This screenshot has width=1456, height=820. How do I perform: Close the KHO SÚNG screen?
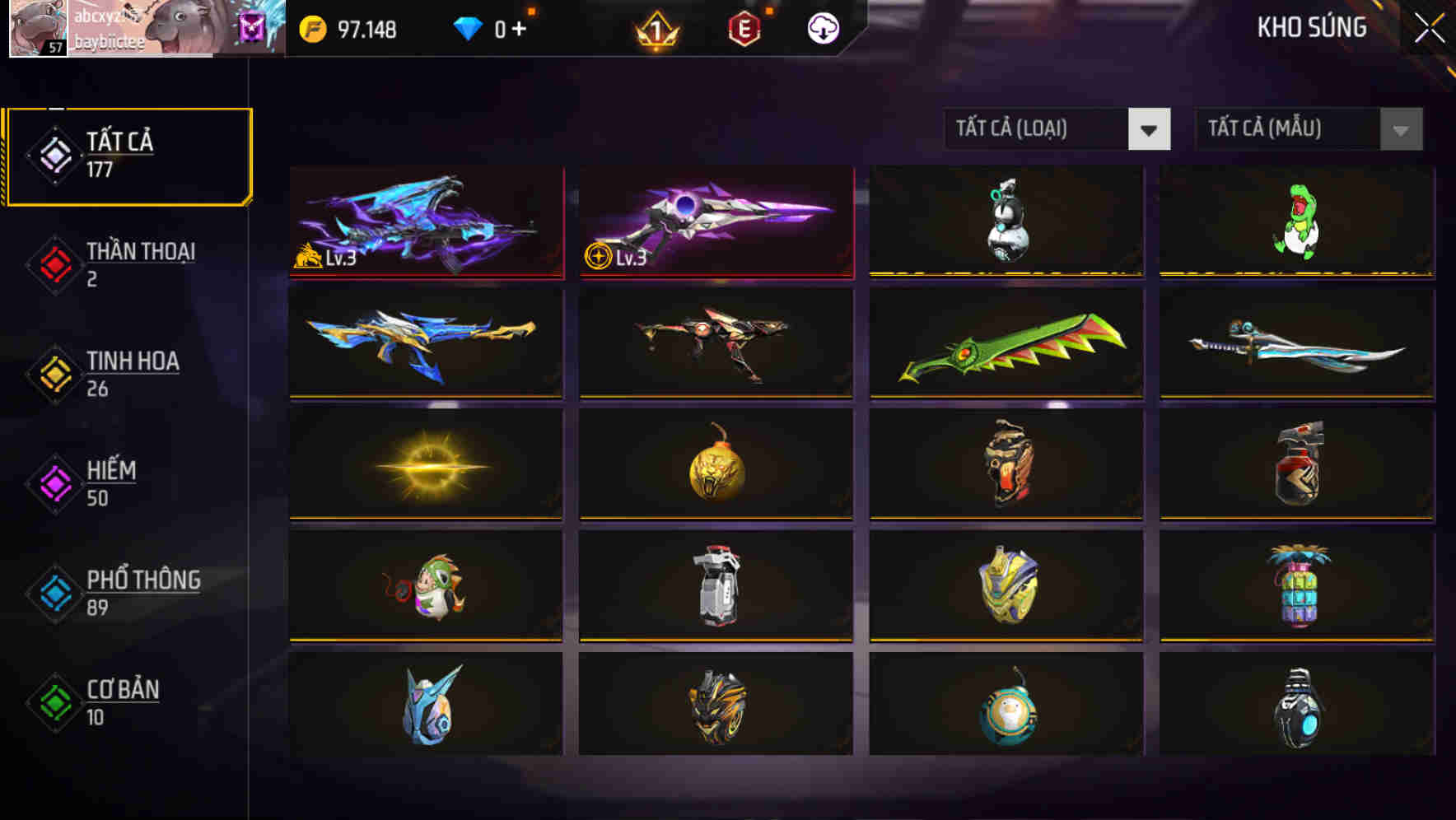[1430, 26]
